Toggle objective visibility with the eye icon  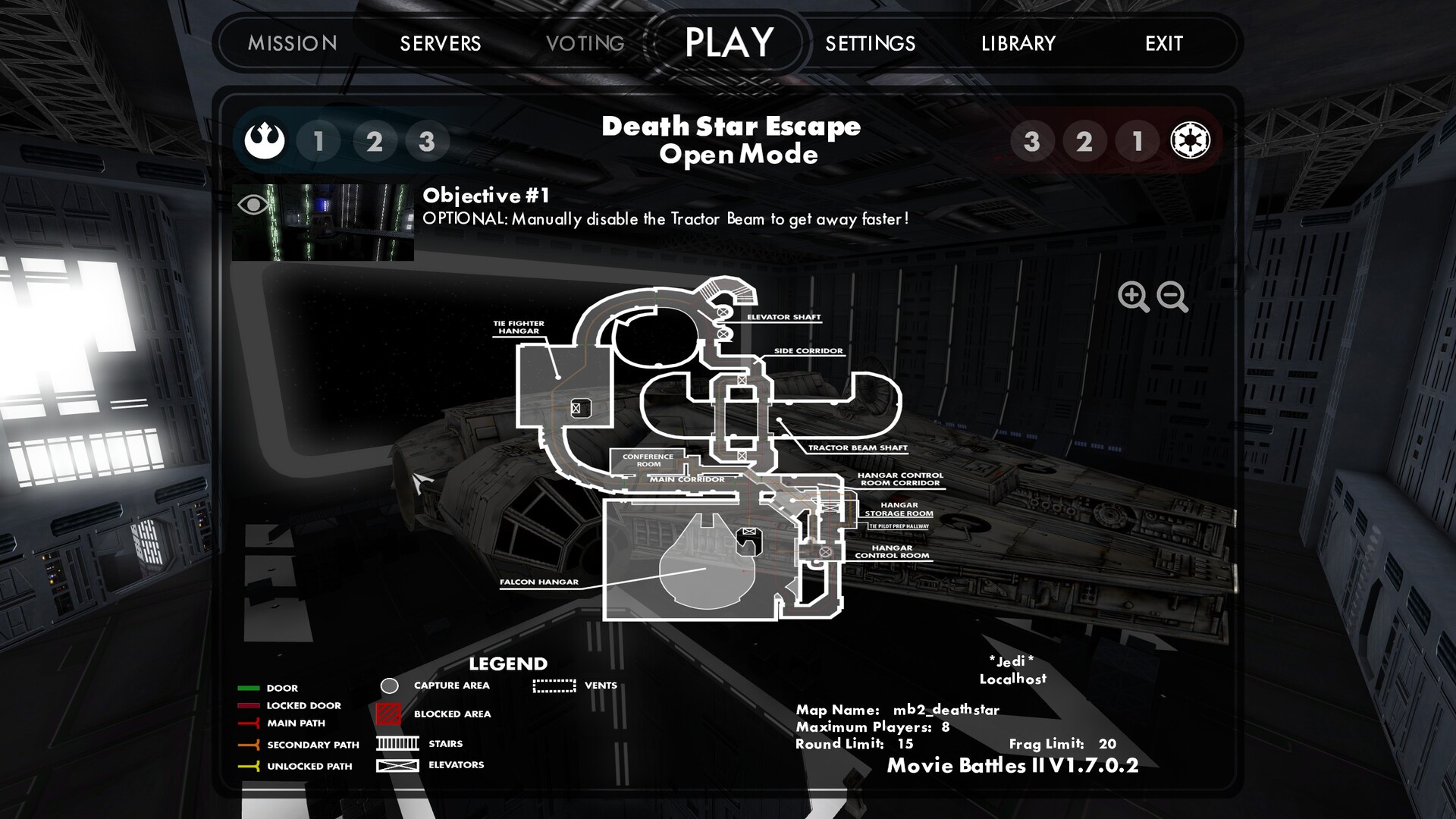tap(251, 203)
